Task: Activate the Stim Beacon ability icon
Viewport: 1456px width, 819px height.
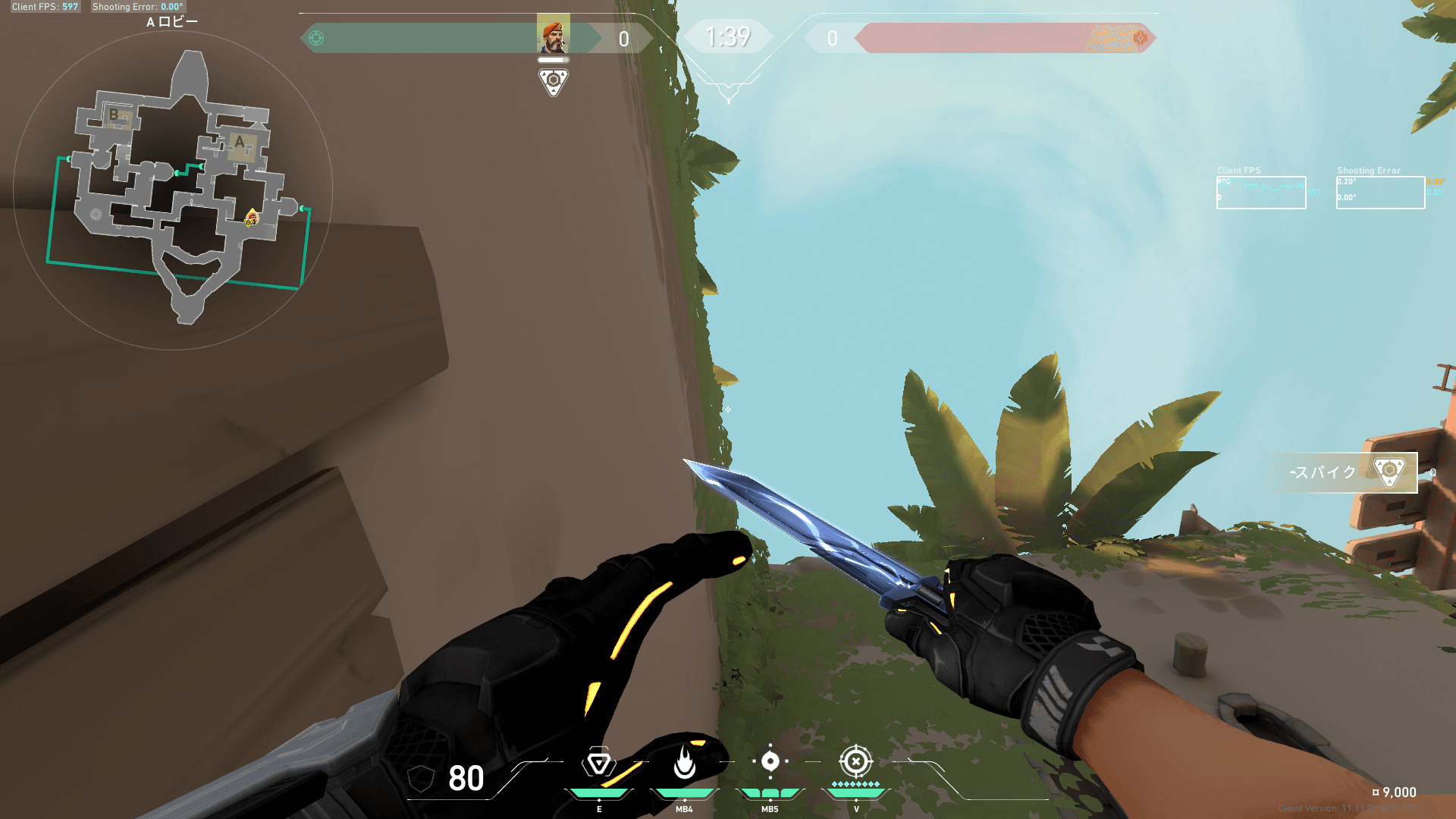Action: tap(770, 761)
